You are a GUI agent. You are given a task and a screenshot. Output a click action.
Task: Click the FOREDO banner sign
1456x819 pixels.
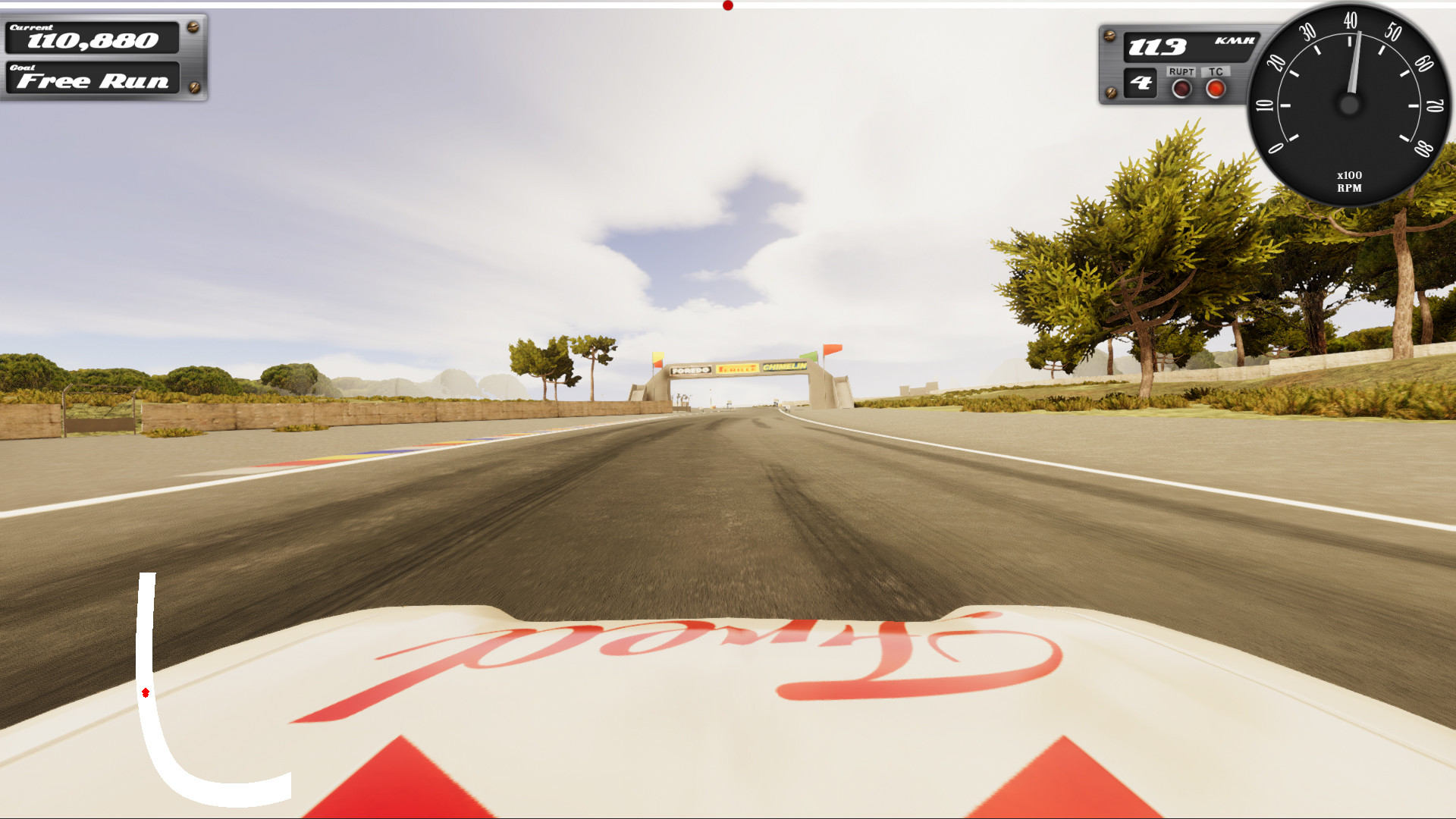(x=690, y=370)
